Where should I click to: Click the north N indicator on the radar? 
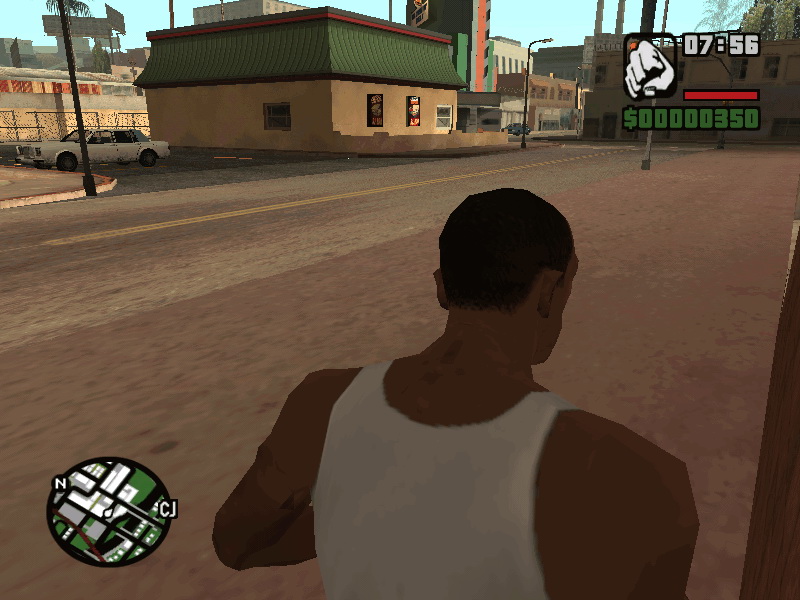[x=61, y=484]
